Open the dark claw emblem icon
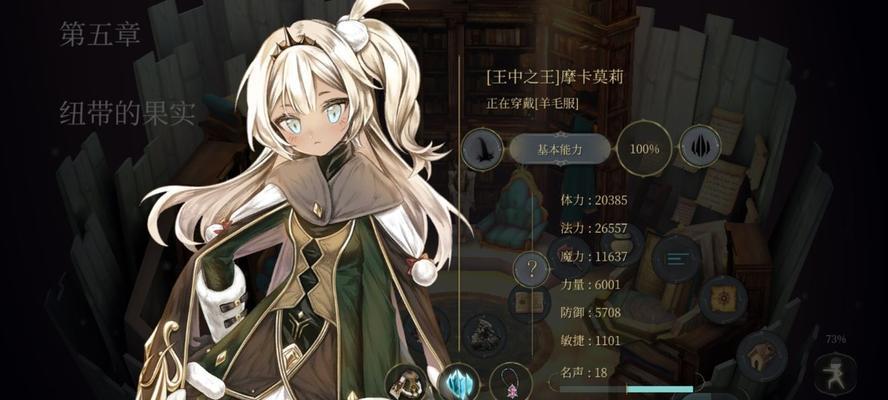This screenshot has height=400, width=888. point(701,149)
